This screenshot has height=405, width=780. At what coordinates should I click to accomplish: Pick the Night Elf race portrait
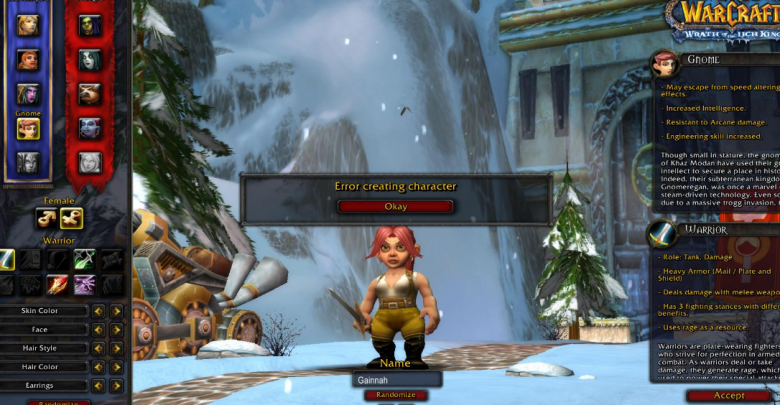tap(28, 93)
